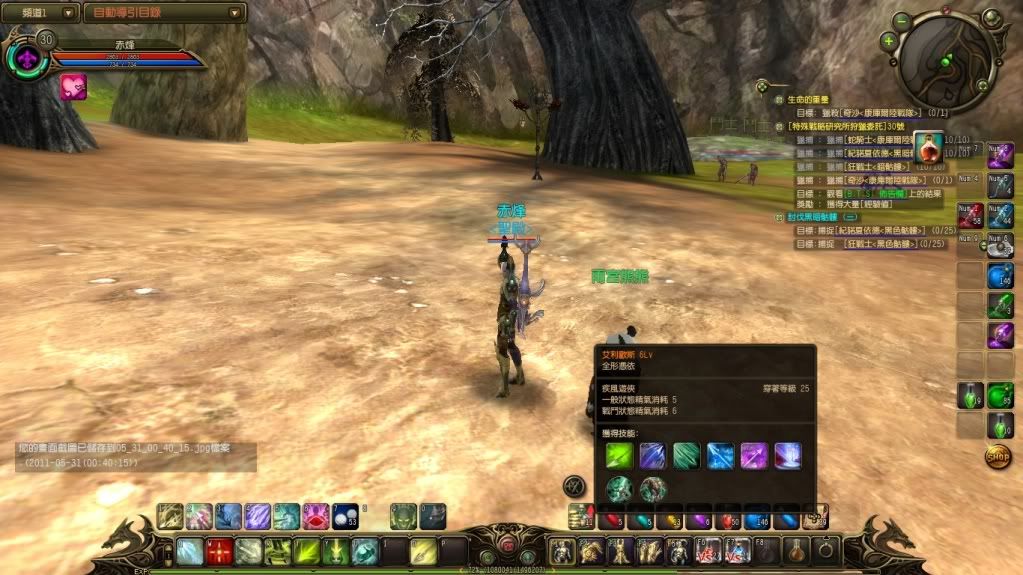Activate the purple sword Num skill slot
Image resolution: width=1023 pixels, height=575 pixels.
point(1000,155)
